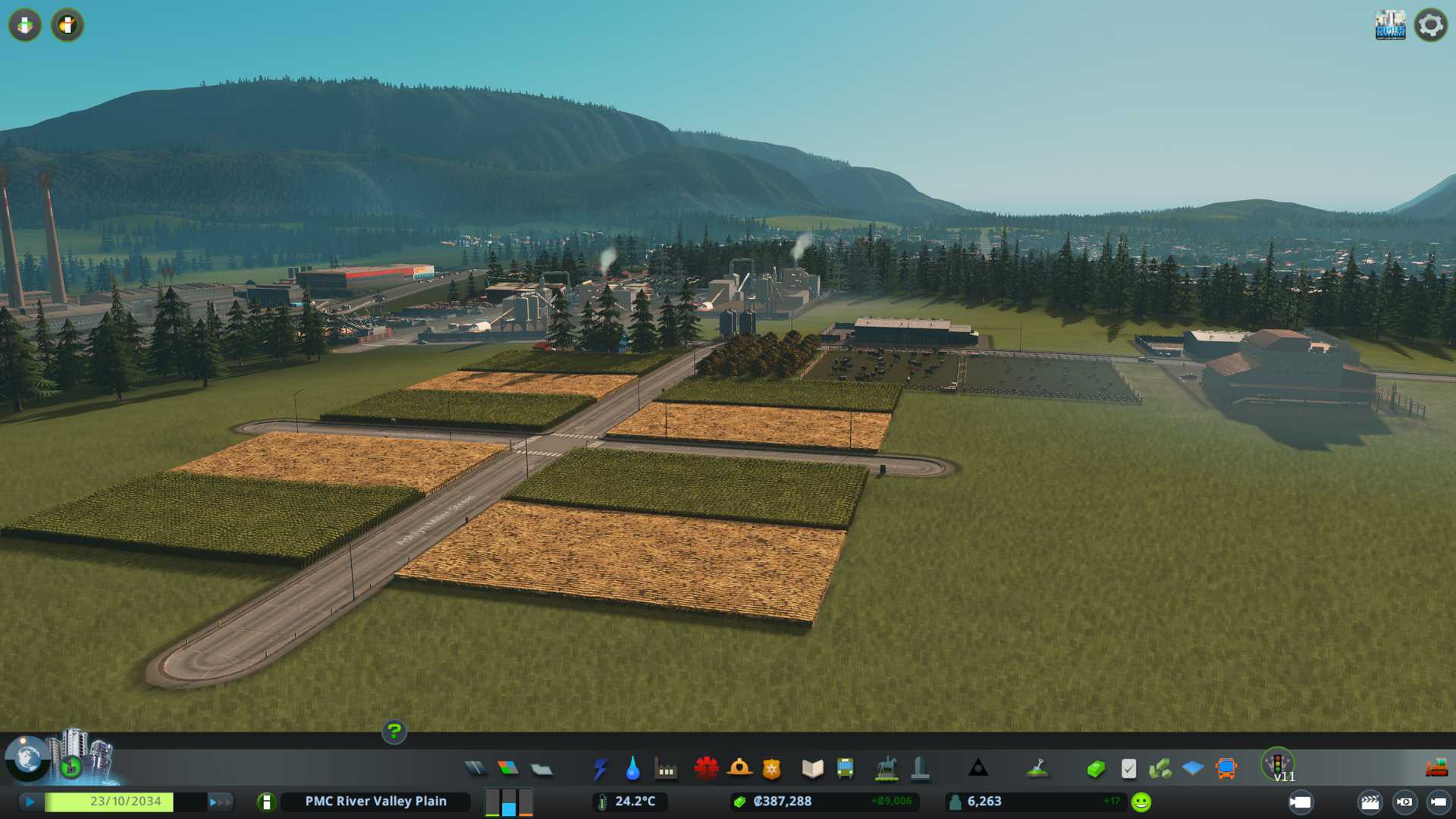Click the green question mark advisor
This screenshot has height=819, width=1456.
point(394,732)
